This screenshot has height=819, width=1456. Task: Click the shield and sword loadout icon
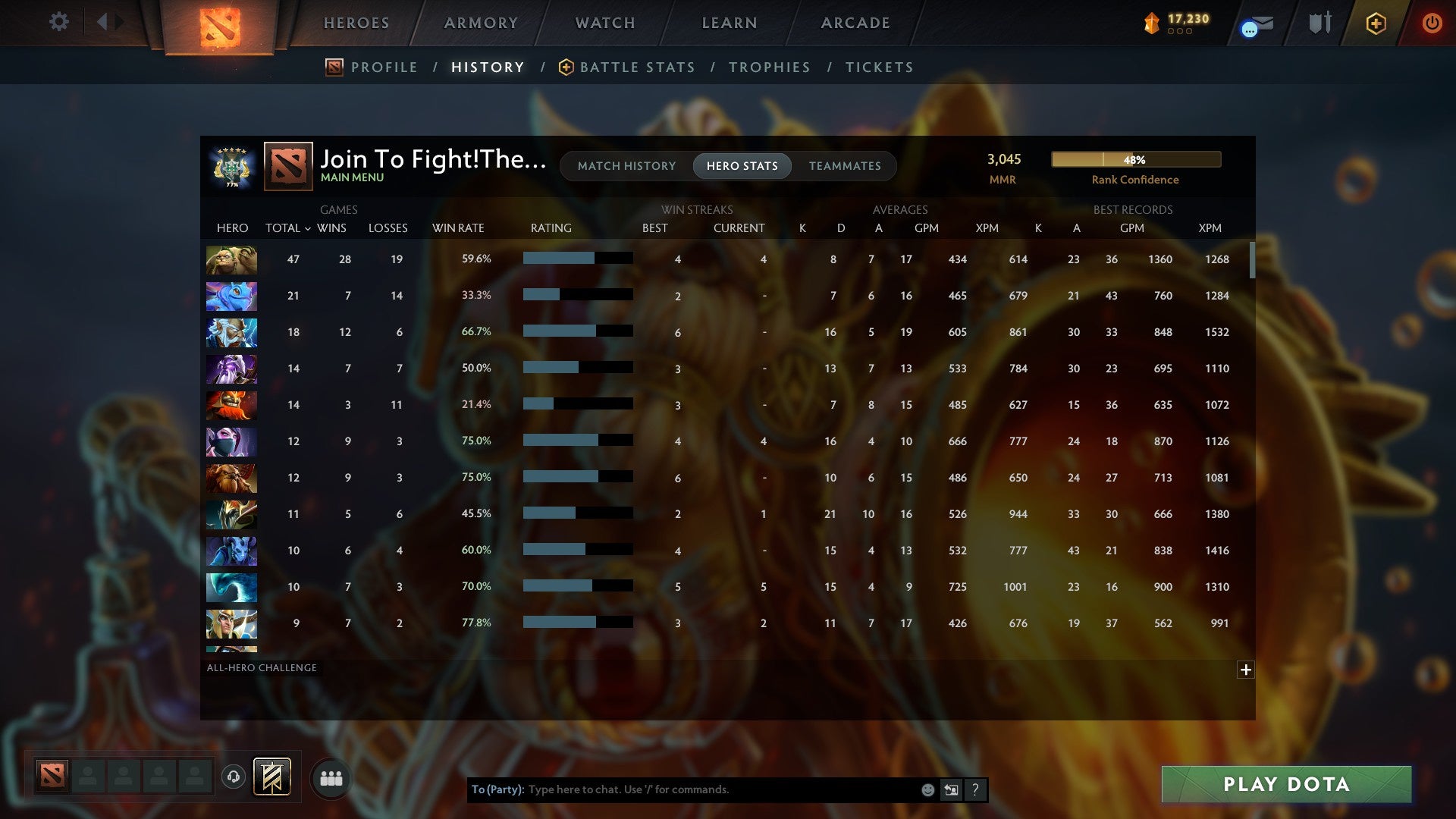point(1319,23)
